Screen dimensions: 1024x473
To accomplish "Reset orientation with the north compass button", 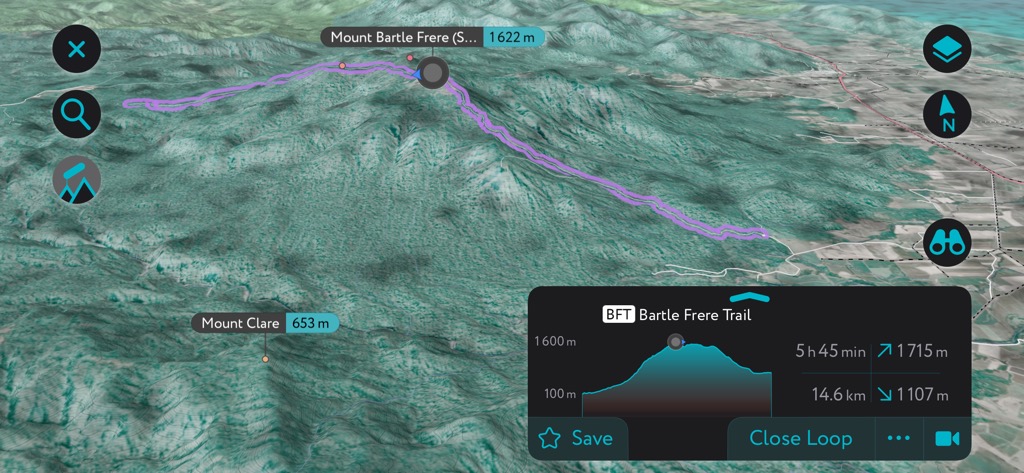I will [x=947, y=114].
